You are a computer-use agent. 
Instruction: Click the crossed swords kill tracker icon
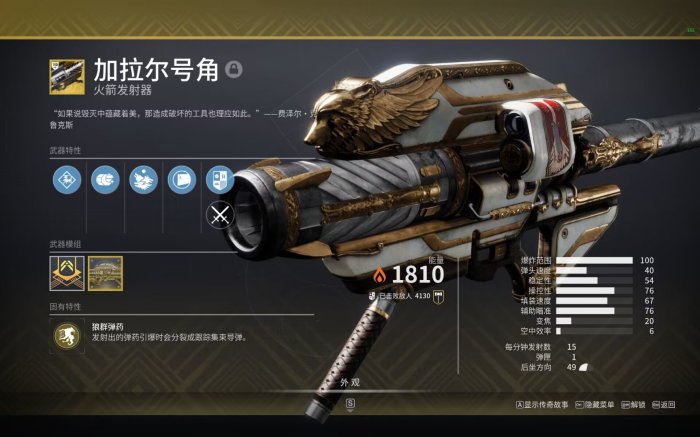pyautogui.click(x=220, y=214)
